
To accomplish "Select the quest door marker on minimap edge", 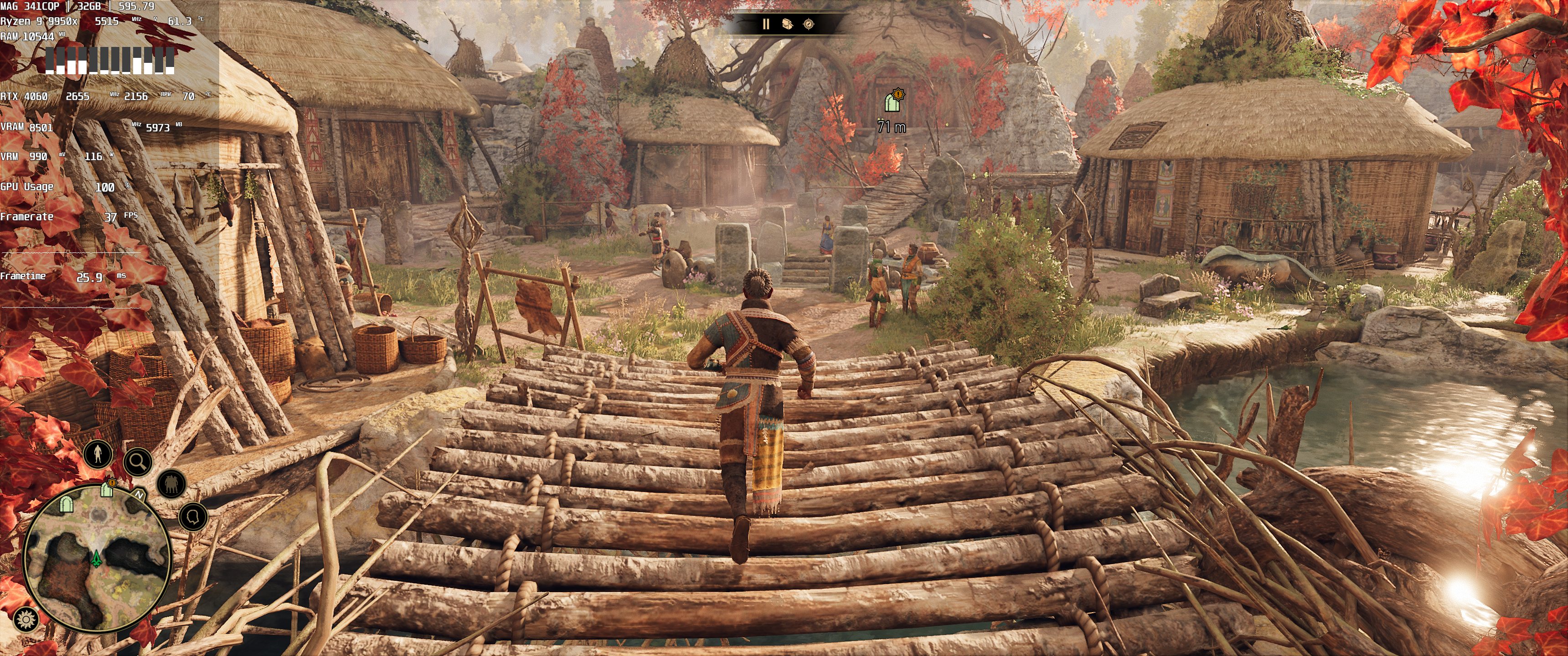I will [108, 487].
